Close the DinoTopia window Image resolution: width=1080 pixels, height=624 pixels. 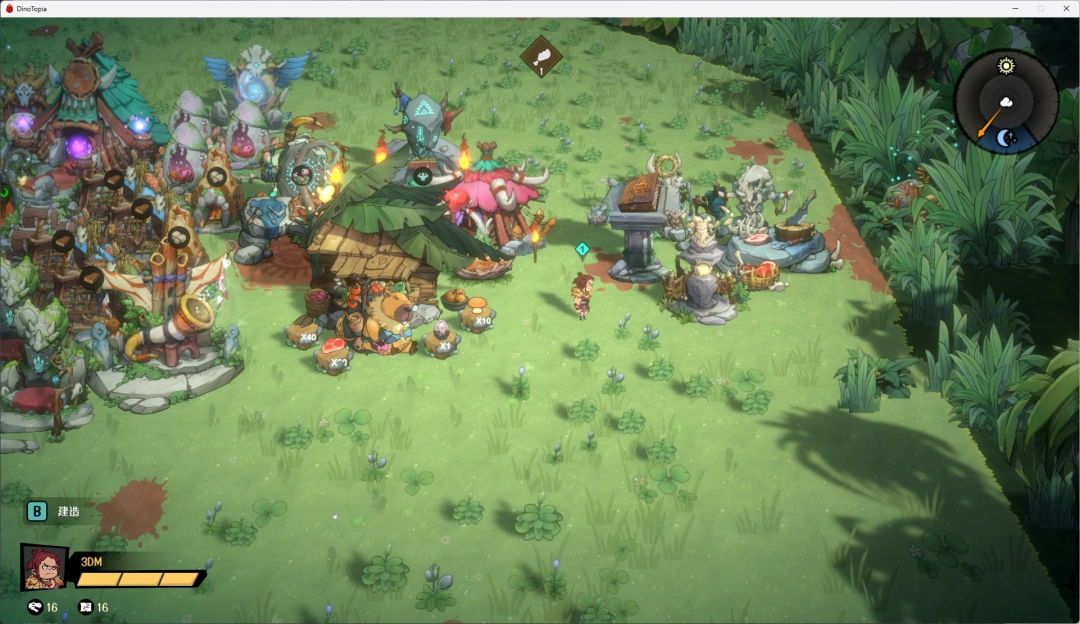coord(1064,8)
